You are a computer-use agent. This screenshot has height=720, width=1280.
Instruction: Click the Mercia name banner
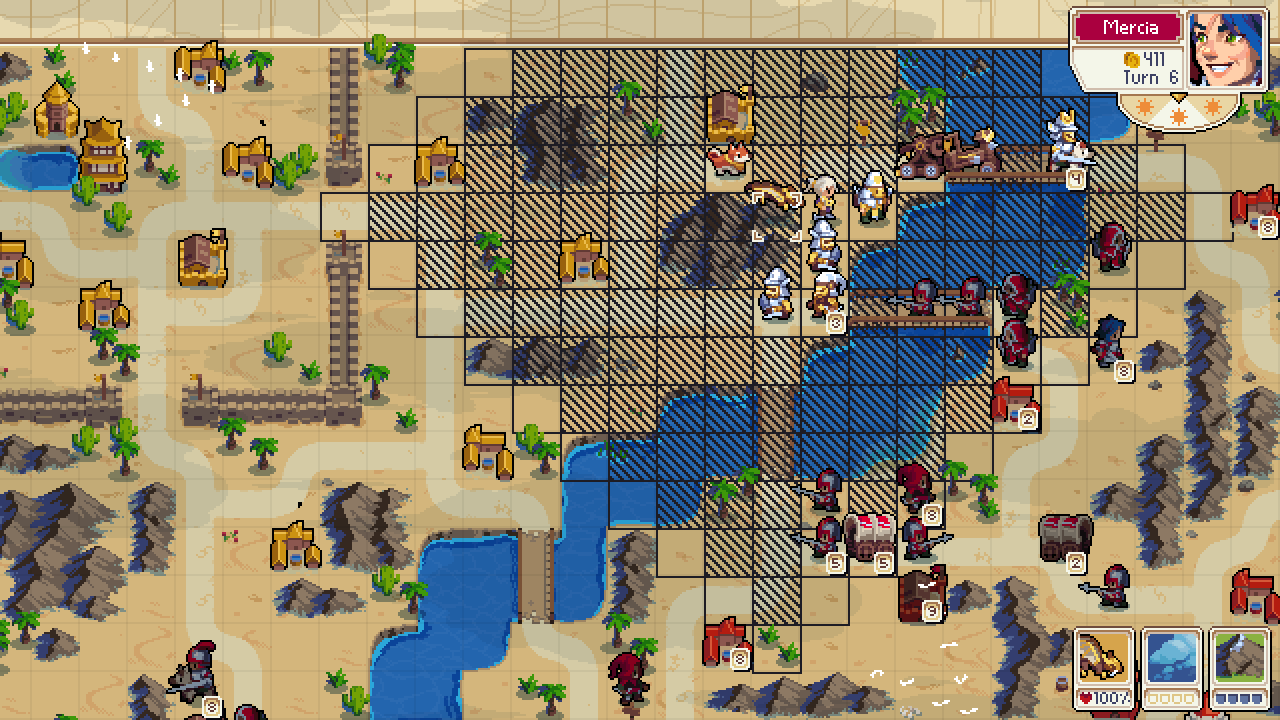[x=1126, y=28]
